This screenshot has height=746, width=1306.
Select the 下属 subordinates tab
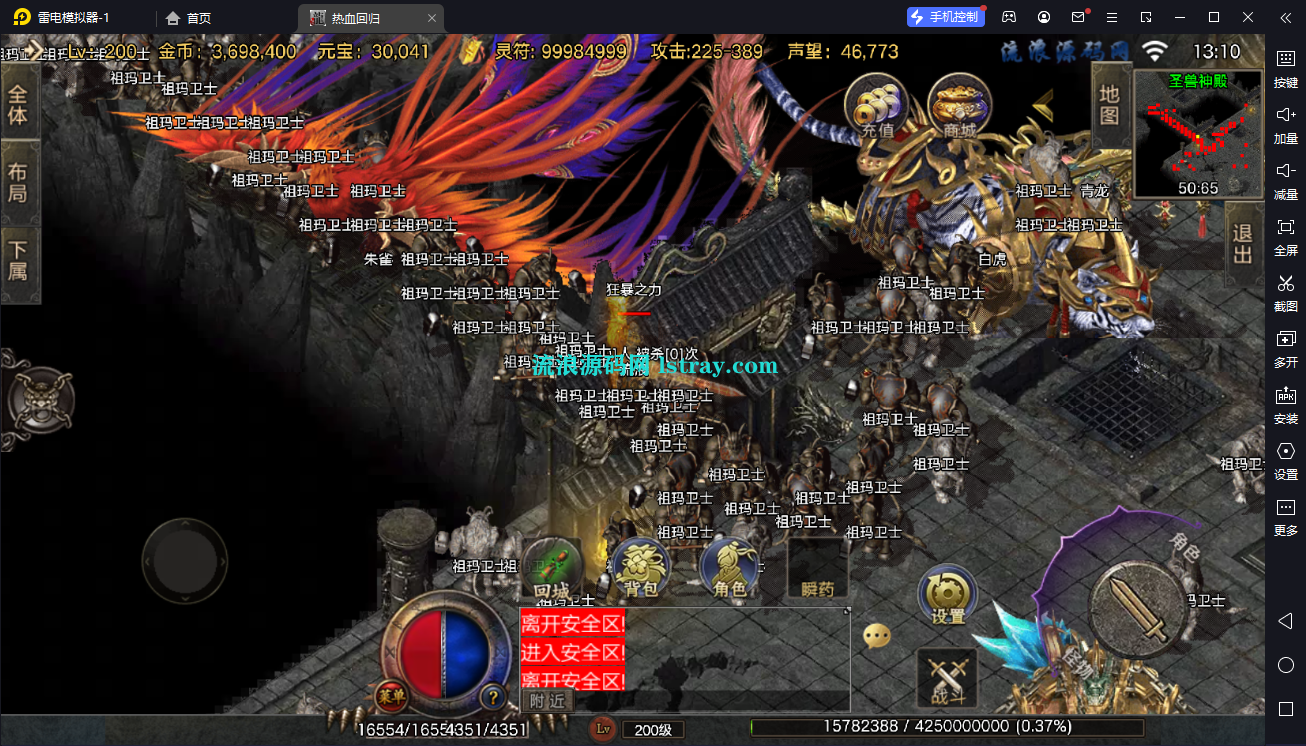point(18,258)
